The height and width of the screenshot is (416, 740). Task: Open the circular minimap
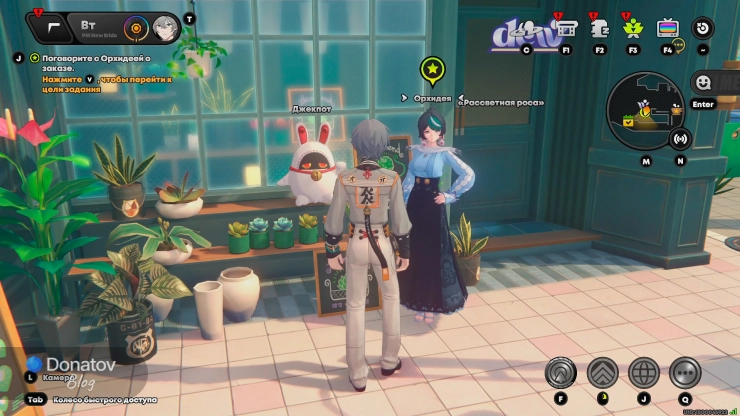tap(645, 108)
